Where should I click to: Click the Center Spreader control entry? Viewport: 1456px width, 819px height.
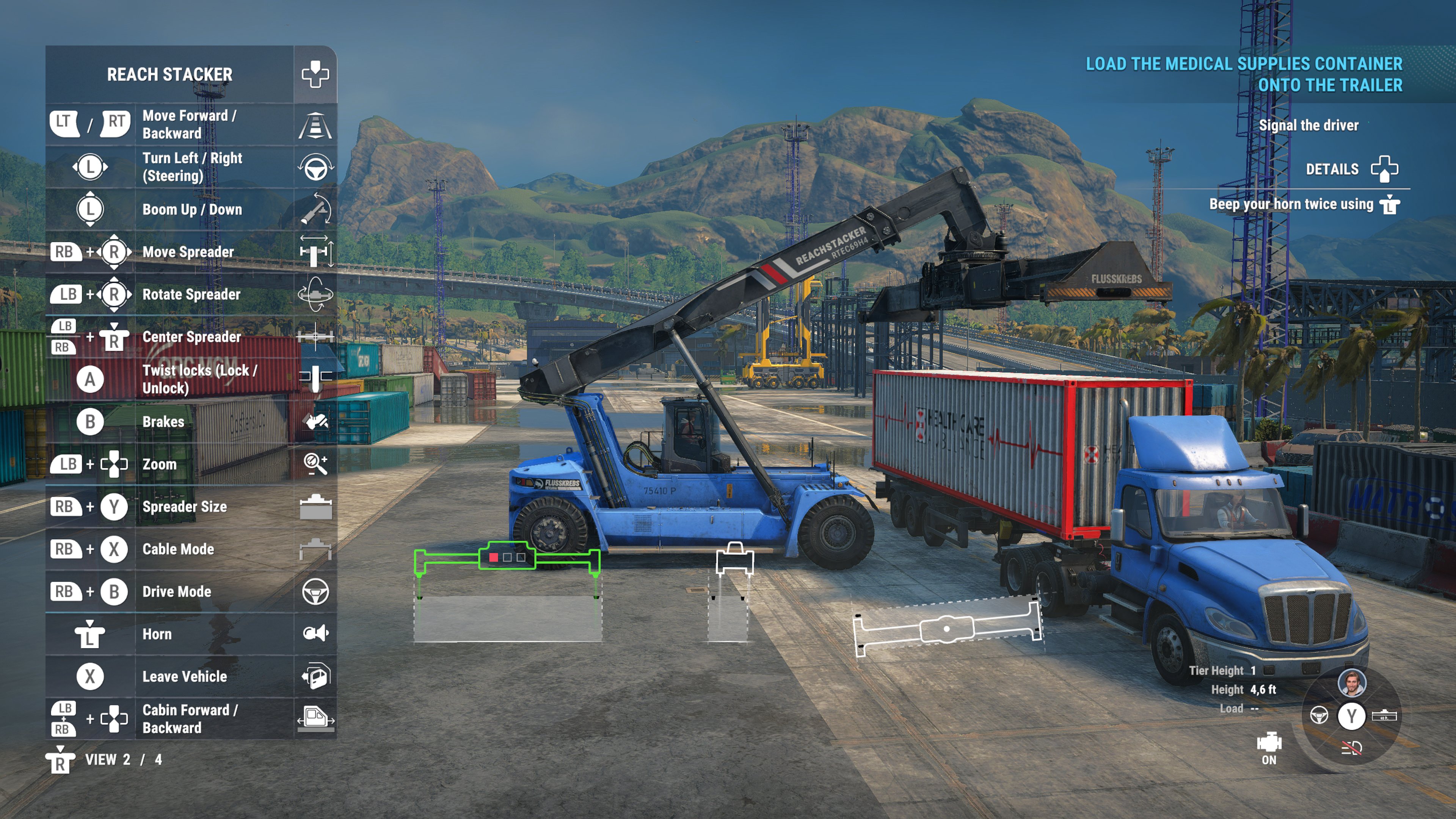click(191, 337)
